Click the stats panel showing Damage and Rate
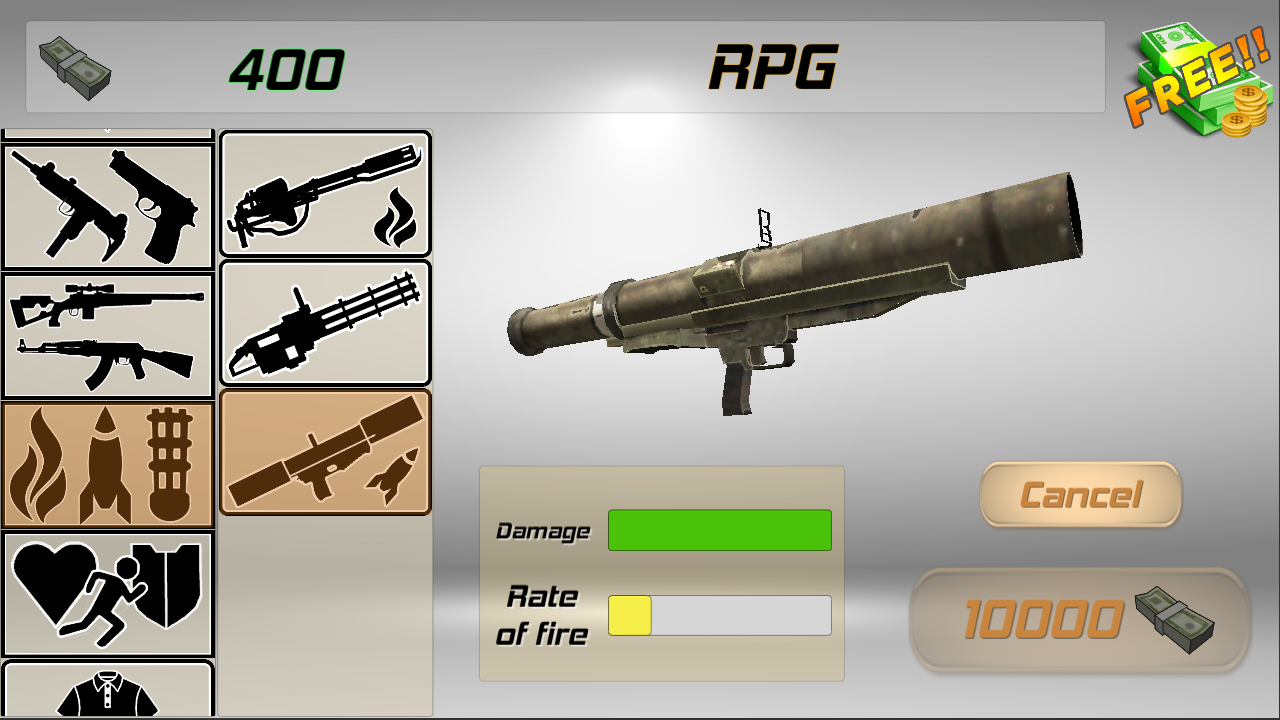The image size is (1280, 720). pyautogui.click(x=662, y=573)
